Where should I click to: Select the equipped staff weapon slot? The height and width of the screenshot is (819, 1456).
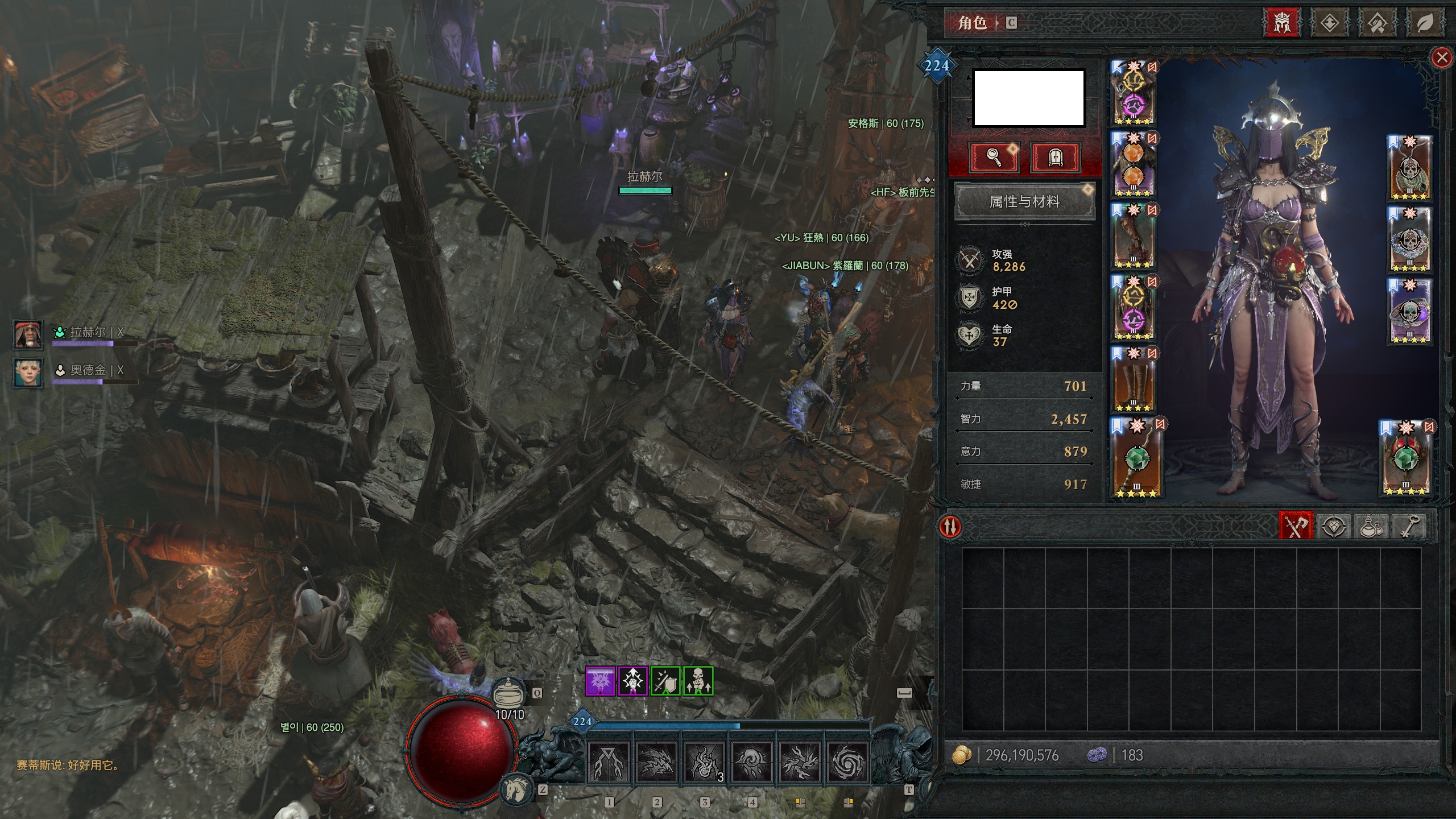pyautogui.click(x=1135, y=459)
